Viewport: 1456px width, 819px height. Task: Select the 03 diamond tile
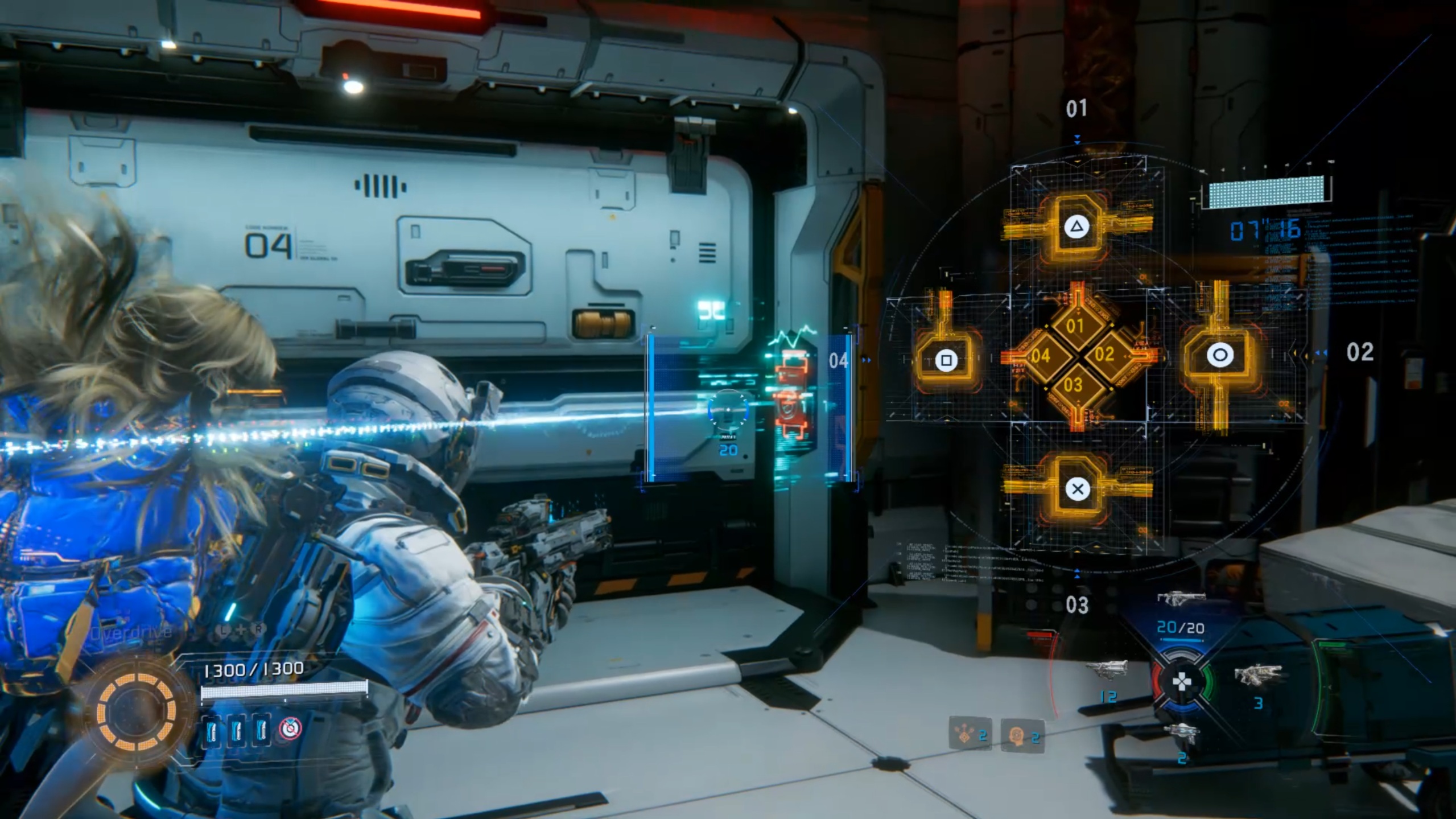pyautogui.click(x=1073, y=385)
